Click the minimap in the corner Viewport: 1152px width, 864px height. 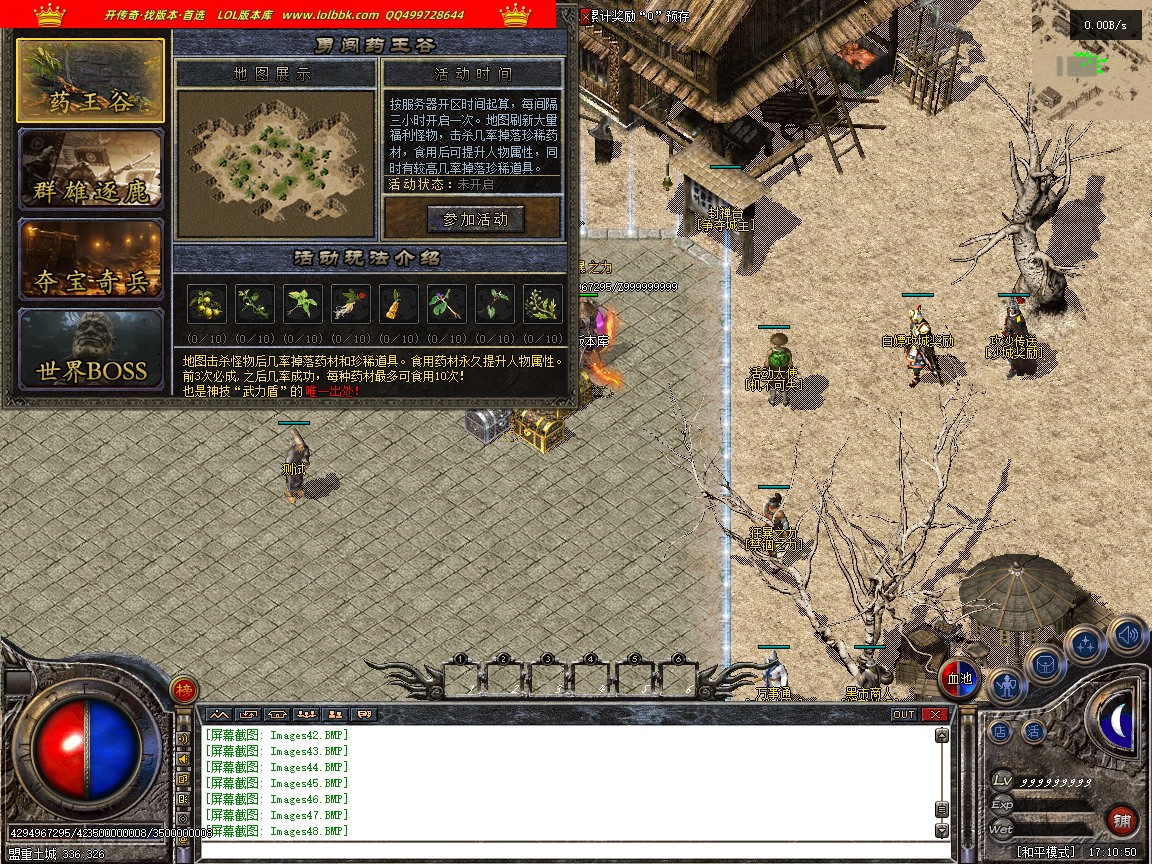click(x=1090, y=62)
